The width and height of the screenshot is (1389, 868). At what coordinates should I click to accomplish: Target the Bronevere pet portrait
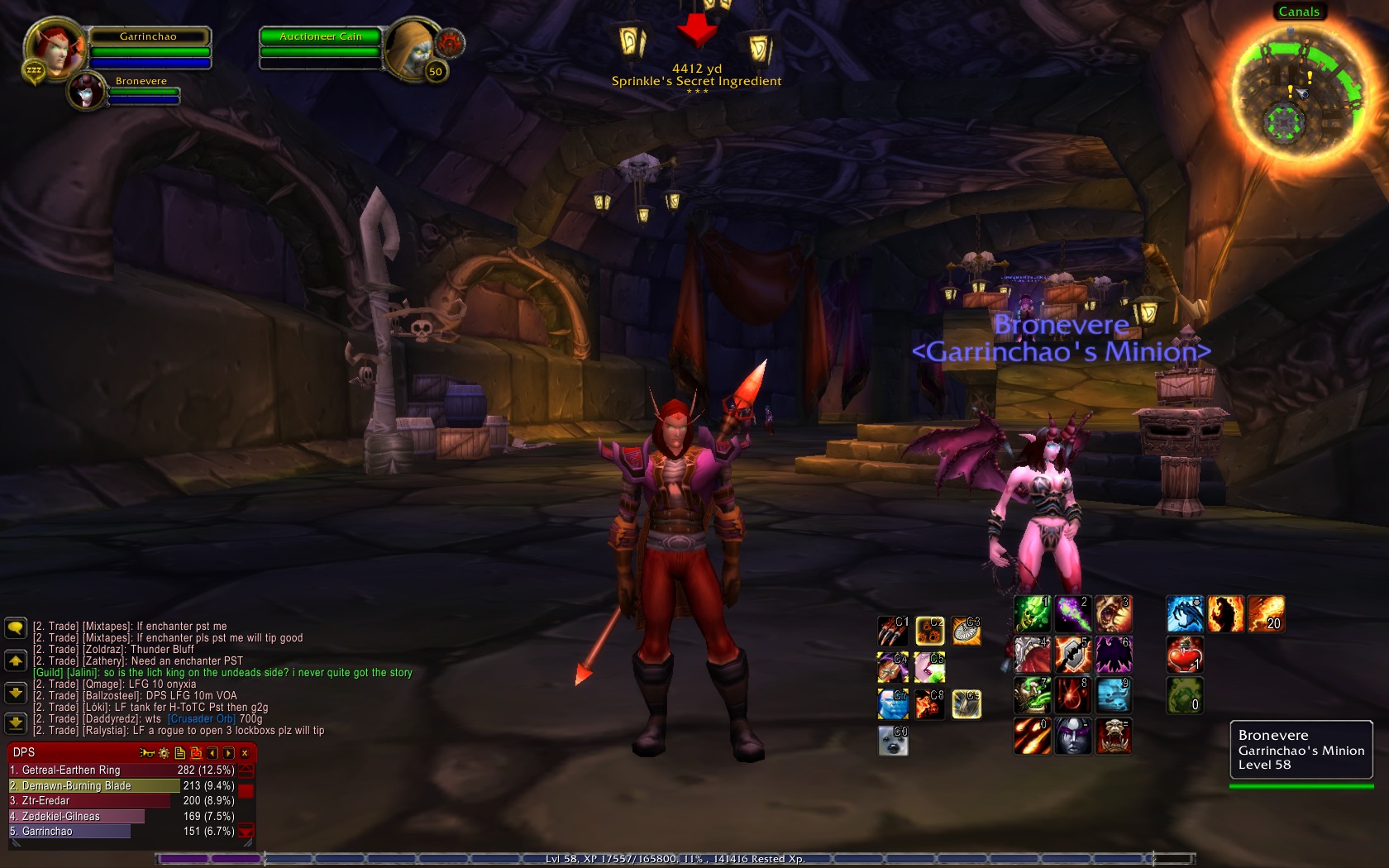tap(87, 91)
